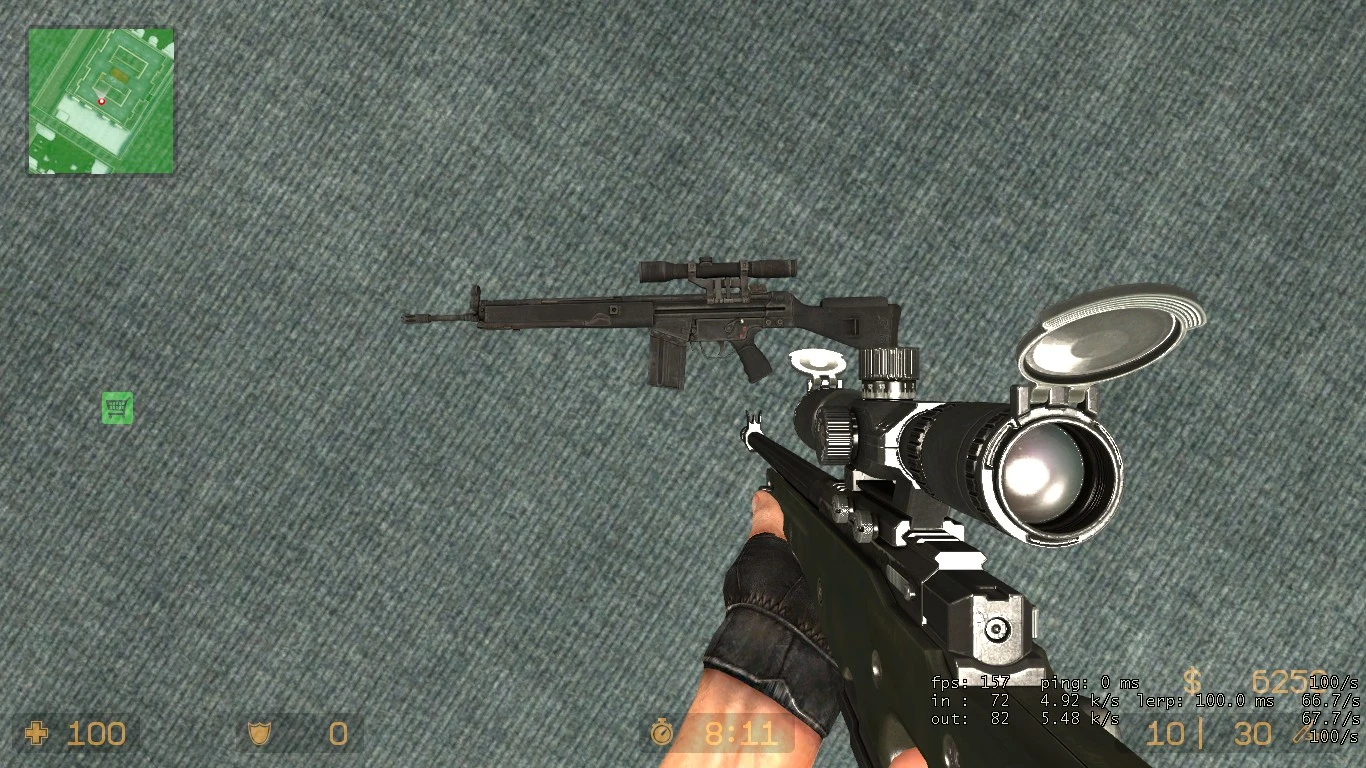Click the bullet icon beside the reserve ammo

[1300, 733]
